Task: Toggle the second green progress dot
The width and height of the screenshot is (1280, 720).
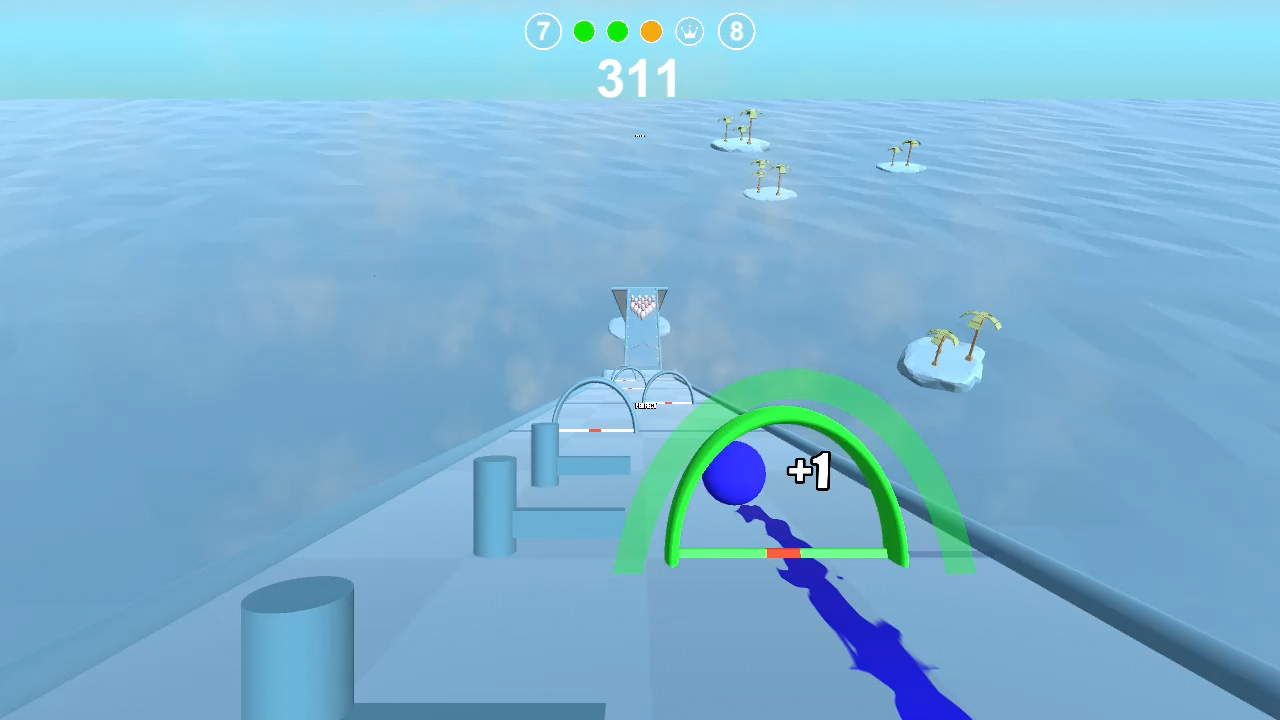Action: pos(618,31)
